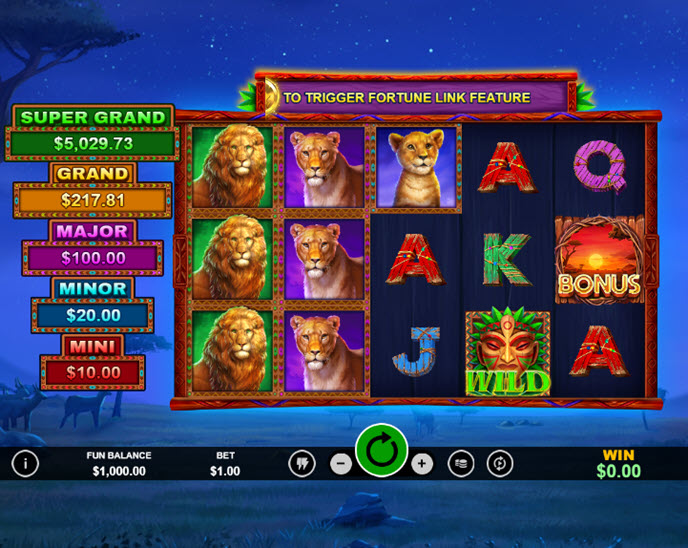Open the coin stack bet options
Image resolution: width=688 pixels, height=548 pixels.
[461, 464]
